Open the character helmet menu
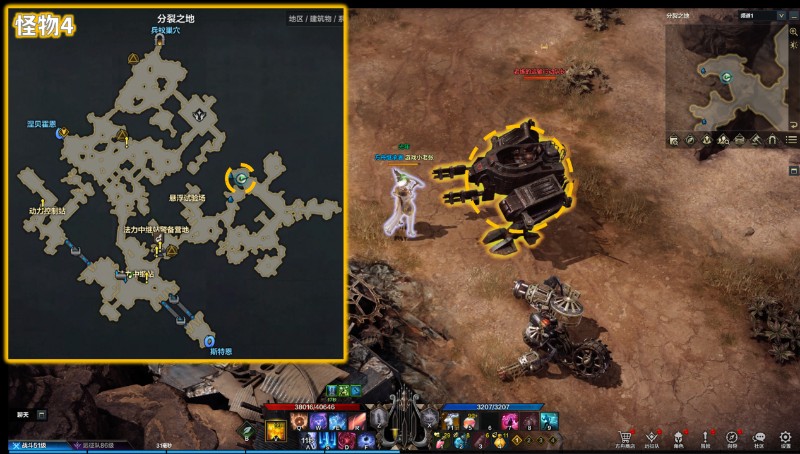The height and width of the screenshot is (454, 800). pos(679,436)
